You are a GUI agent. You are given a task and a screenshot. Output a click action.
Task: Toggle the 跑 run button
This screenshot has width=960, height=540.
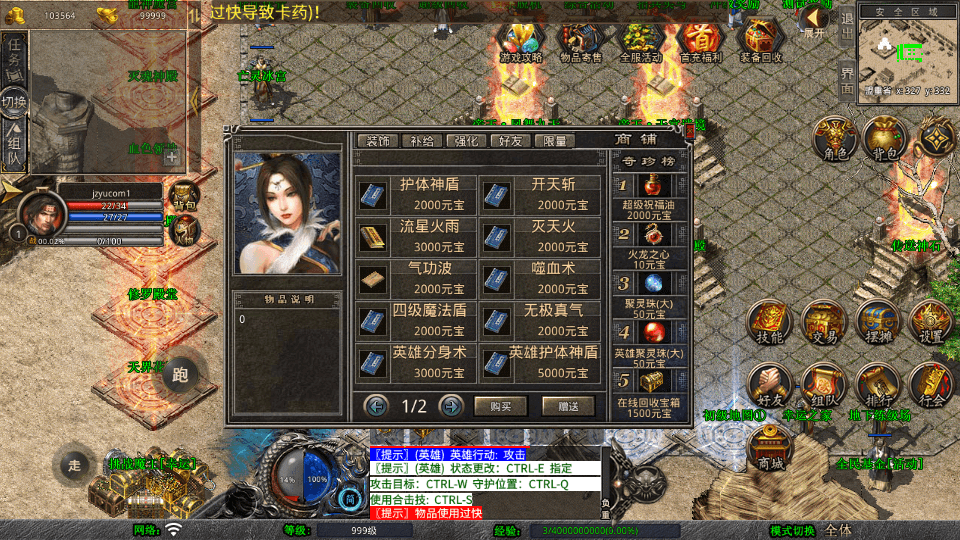180,375
